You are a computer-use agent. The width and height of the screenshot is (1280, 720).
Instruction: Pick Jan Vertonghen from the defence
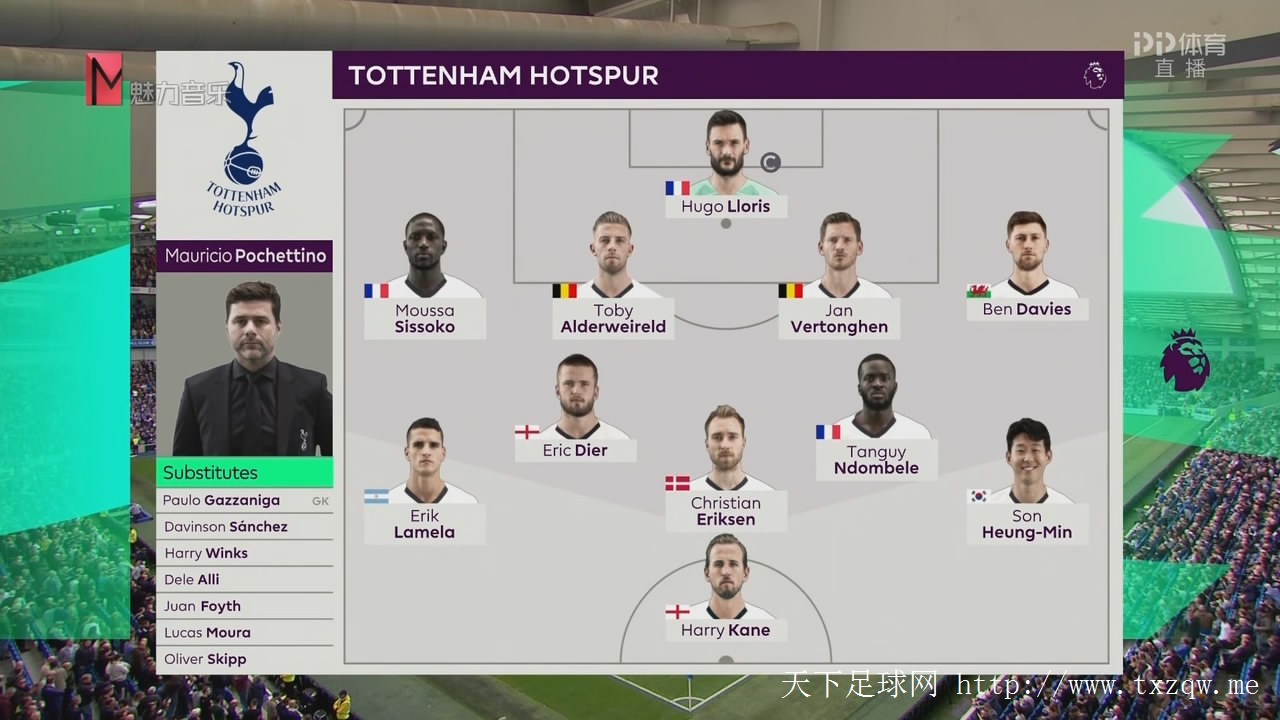point(839,280)
